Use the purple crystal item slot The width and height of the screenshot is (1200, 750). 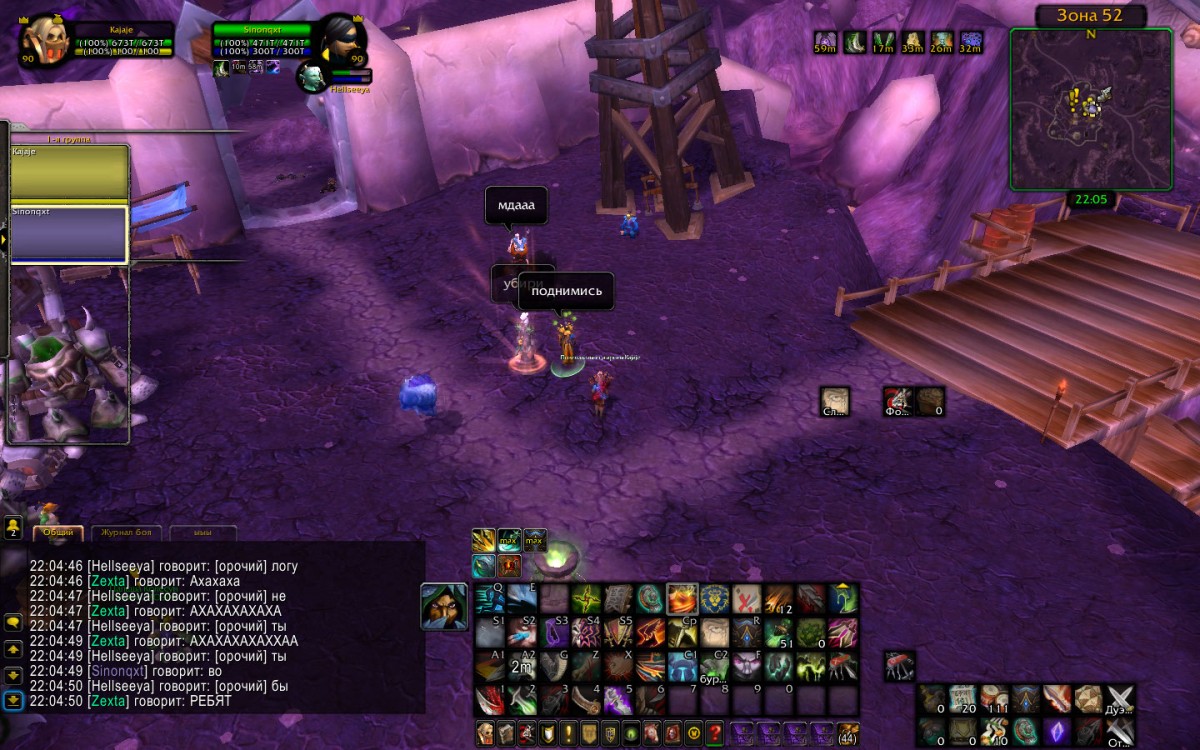(1057, 731)
